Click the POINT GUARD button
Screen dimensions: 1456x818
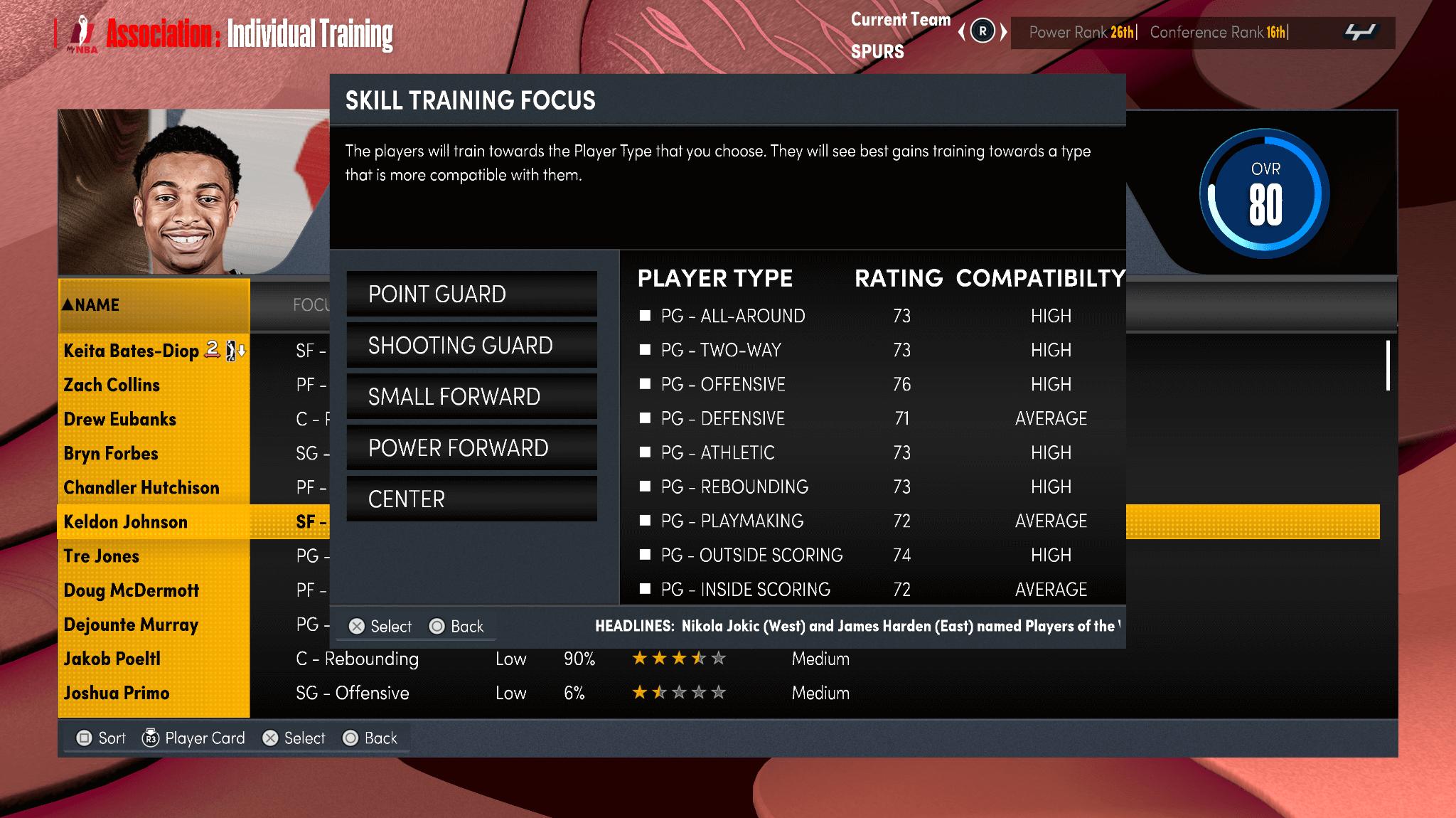[471, 294]
